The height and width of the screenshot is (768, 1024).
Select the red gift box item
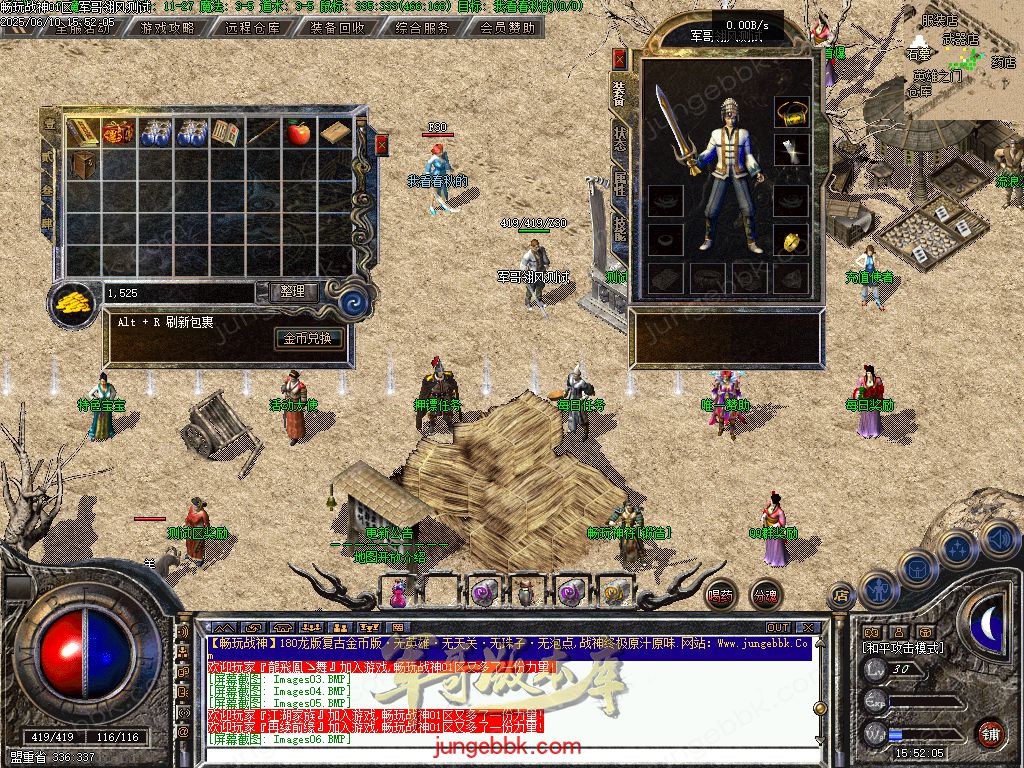pyautogui.click(x=118, y=132)
